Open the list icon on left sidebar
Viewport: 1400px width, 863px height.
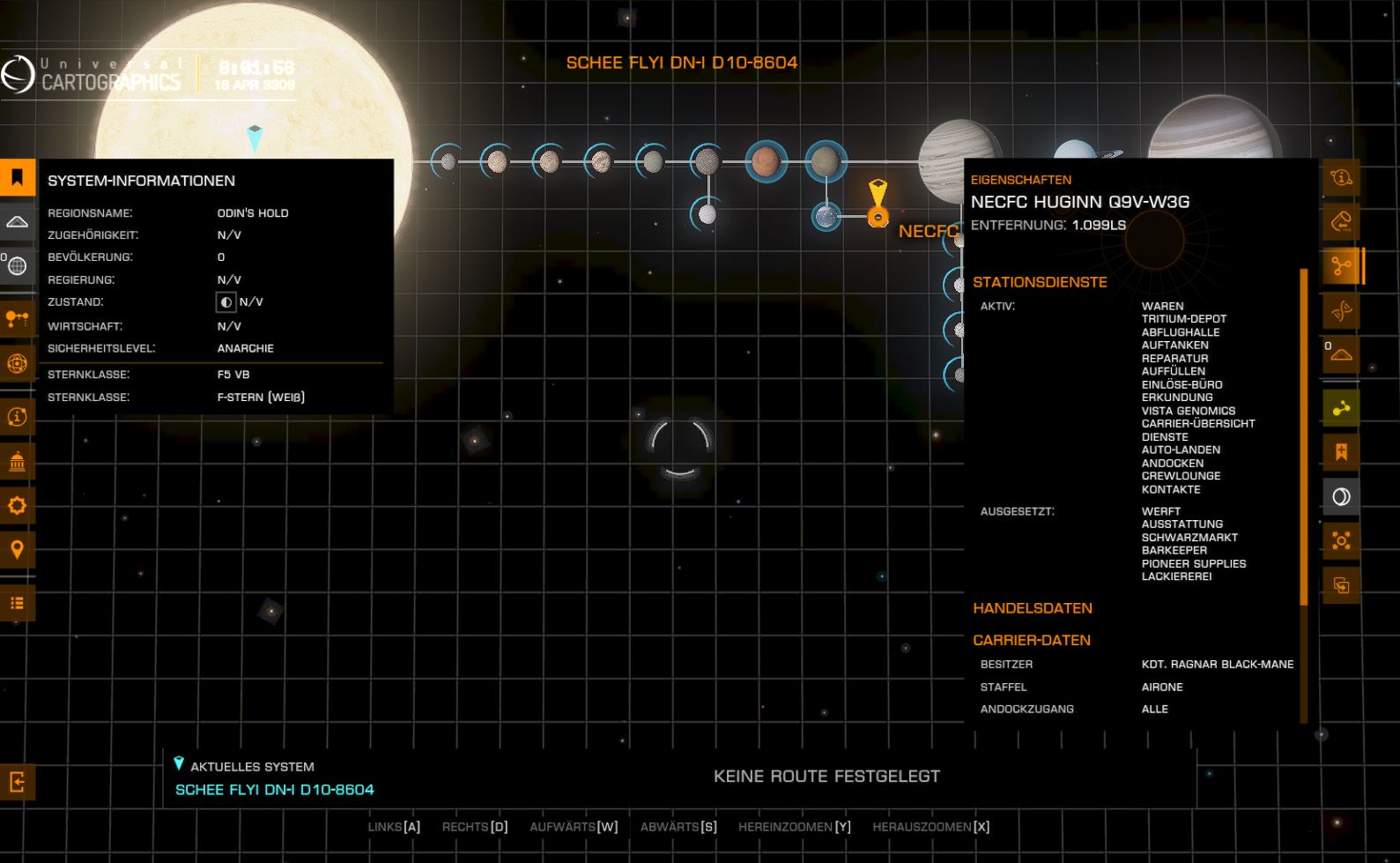(17, 603)
